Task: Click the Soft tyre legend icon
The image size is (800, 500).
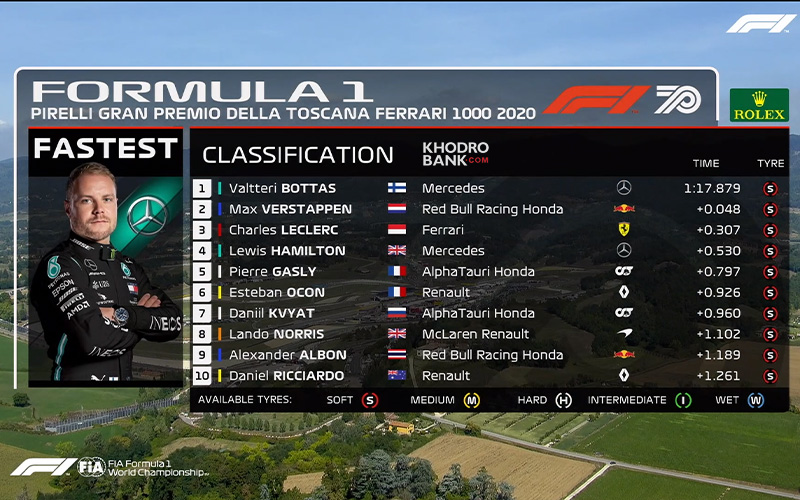Action: (369, 401)
